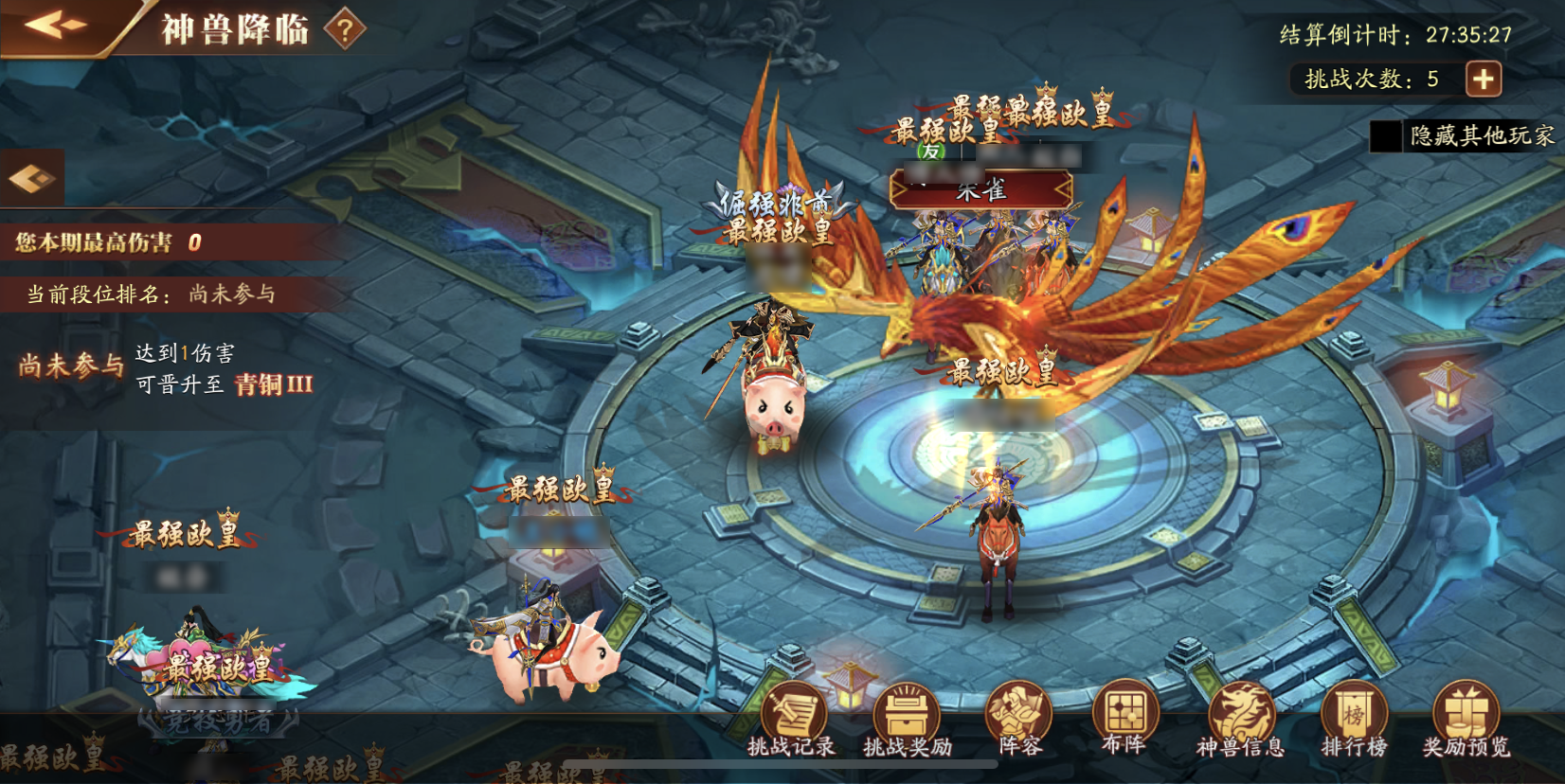
Task: Open the help question mark icon
Action: [345, 30]
